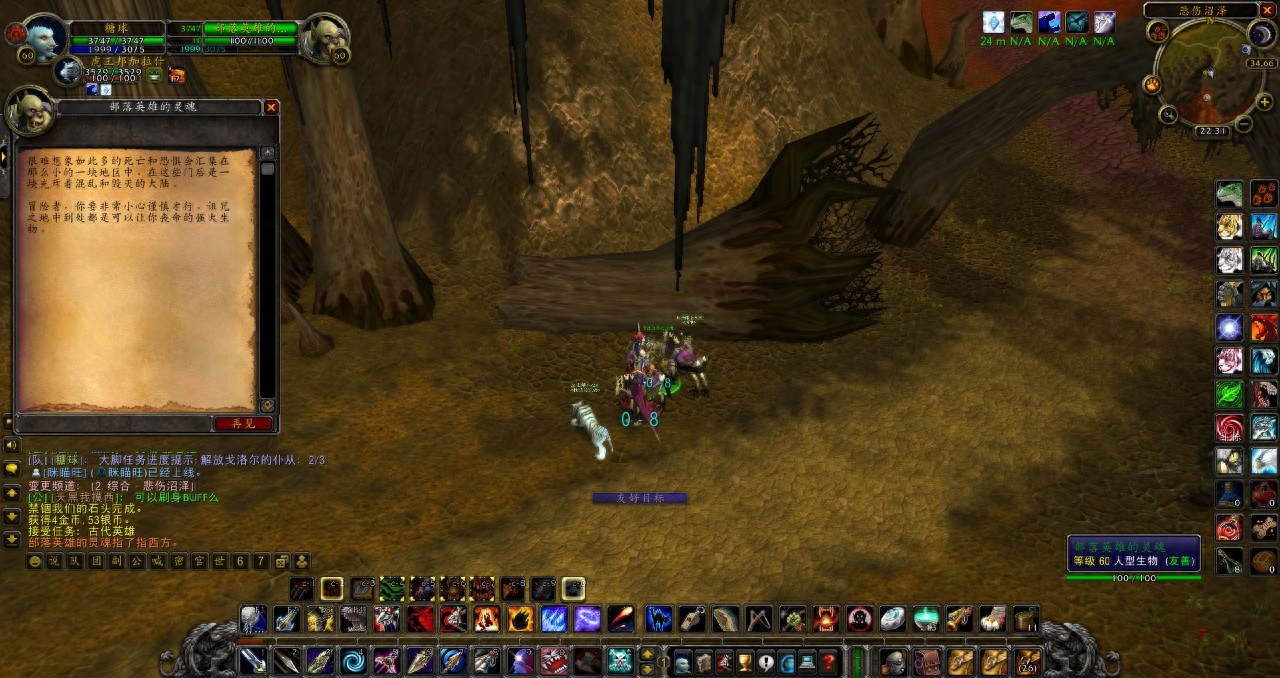Select the white tiger pet portrait
The width and height of the screenshot is (1280, 678).
tap(68, 71)
